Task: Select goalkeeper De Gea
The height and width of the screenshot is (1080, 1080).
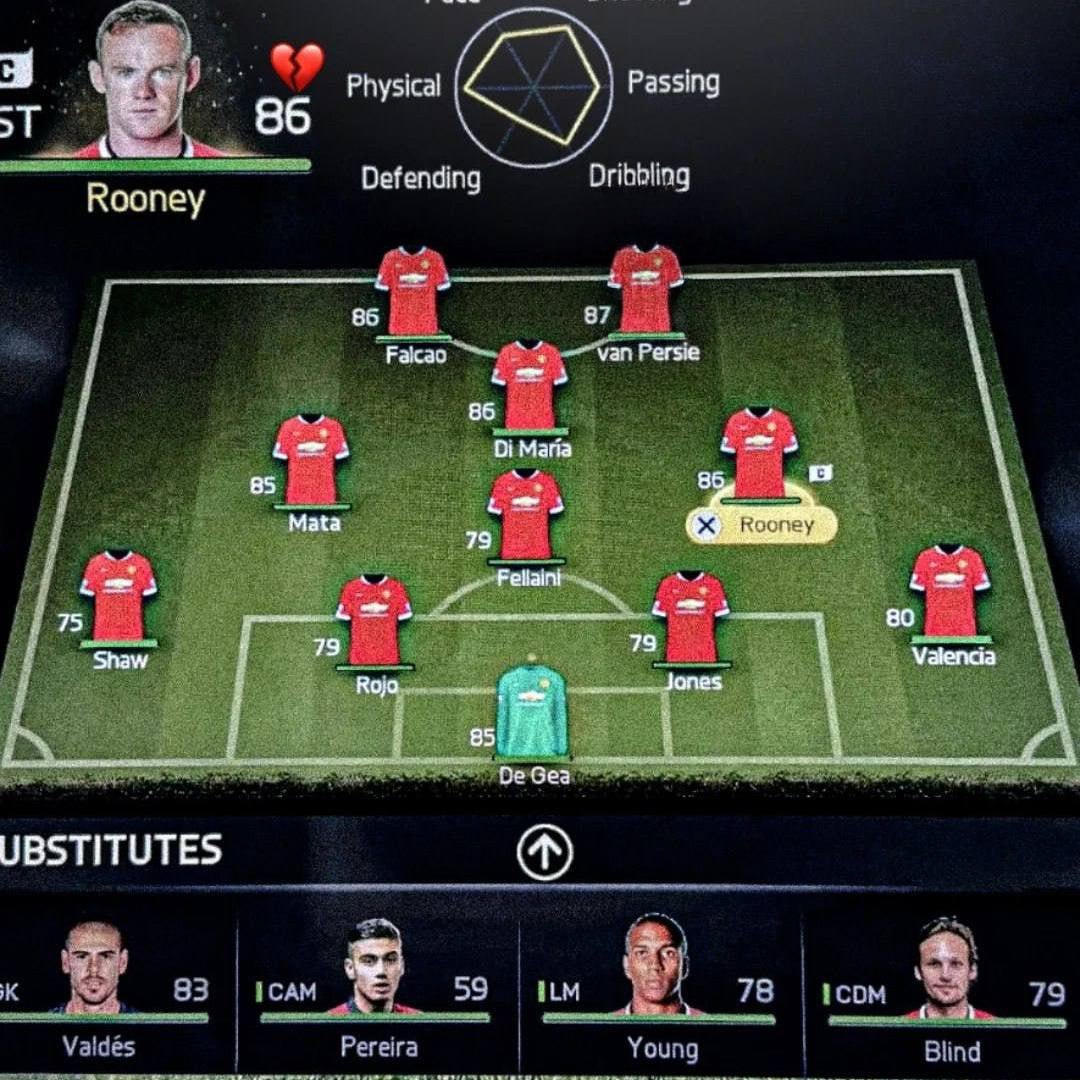Action: 531,710
